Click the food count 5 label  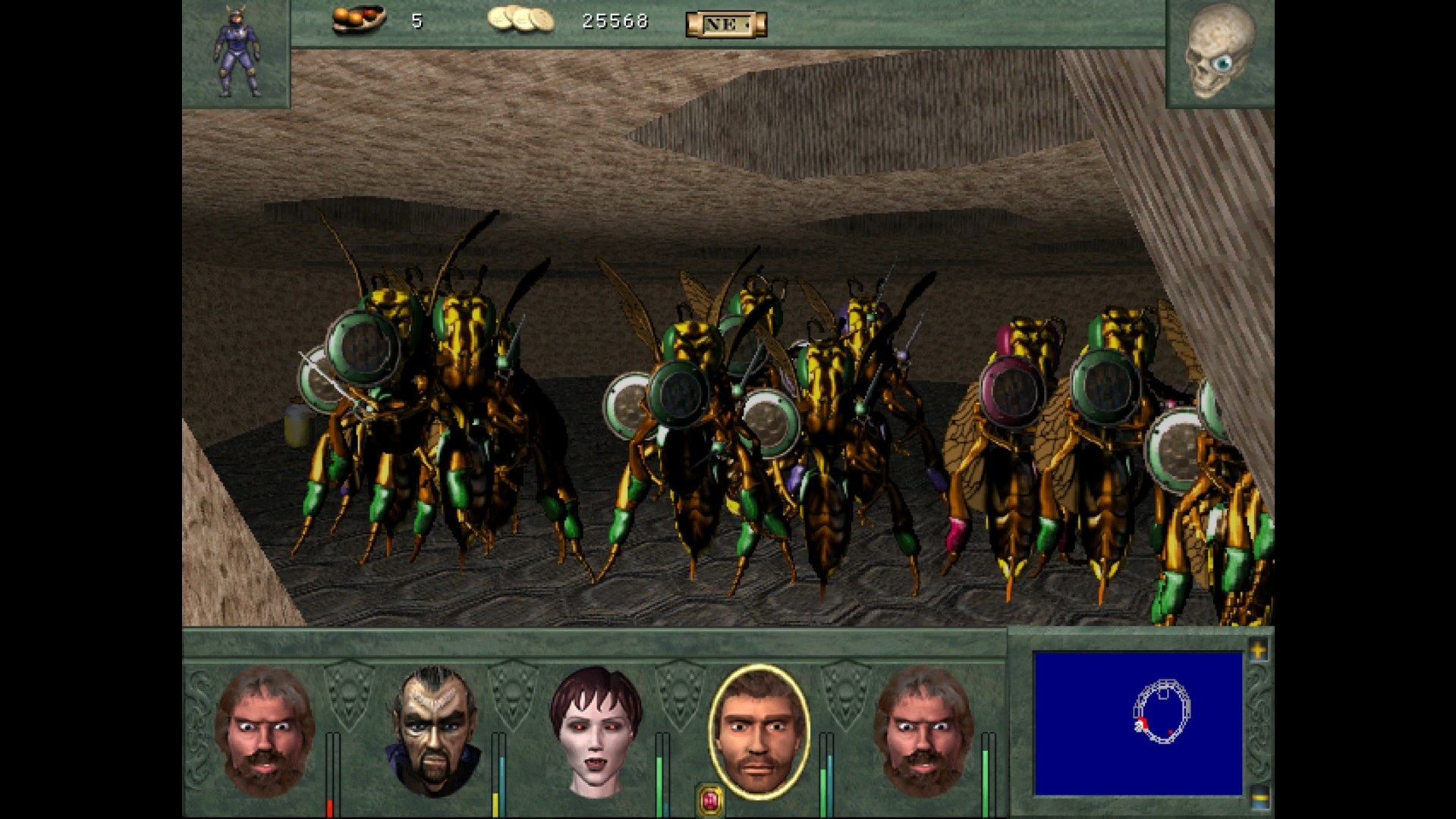416,20
